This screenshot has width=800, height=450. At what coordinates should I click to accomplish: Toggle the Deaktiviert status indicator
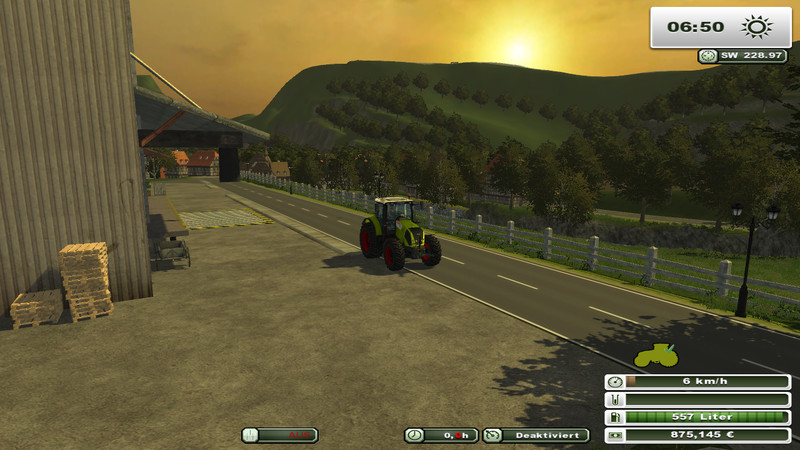(536, 435)
